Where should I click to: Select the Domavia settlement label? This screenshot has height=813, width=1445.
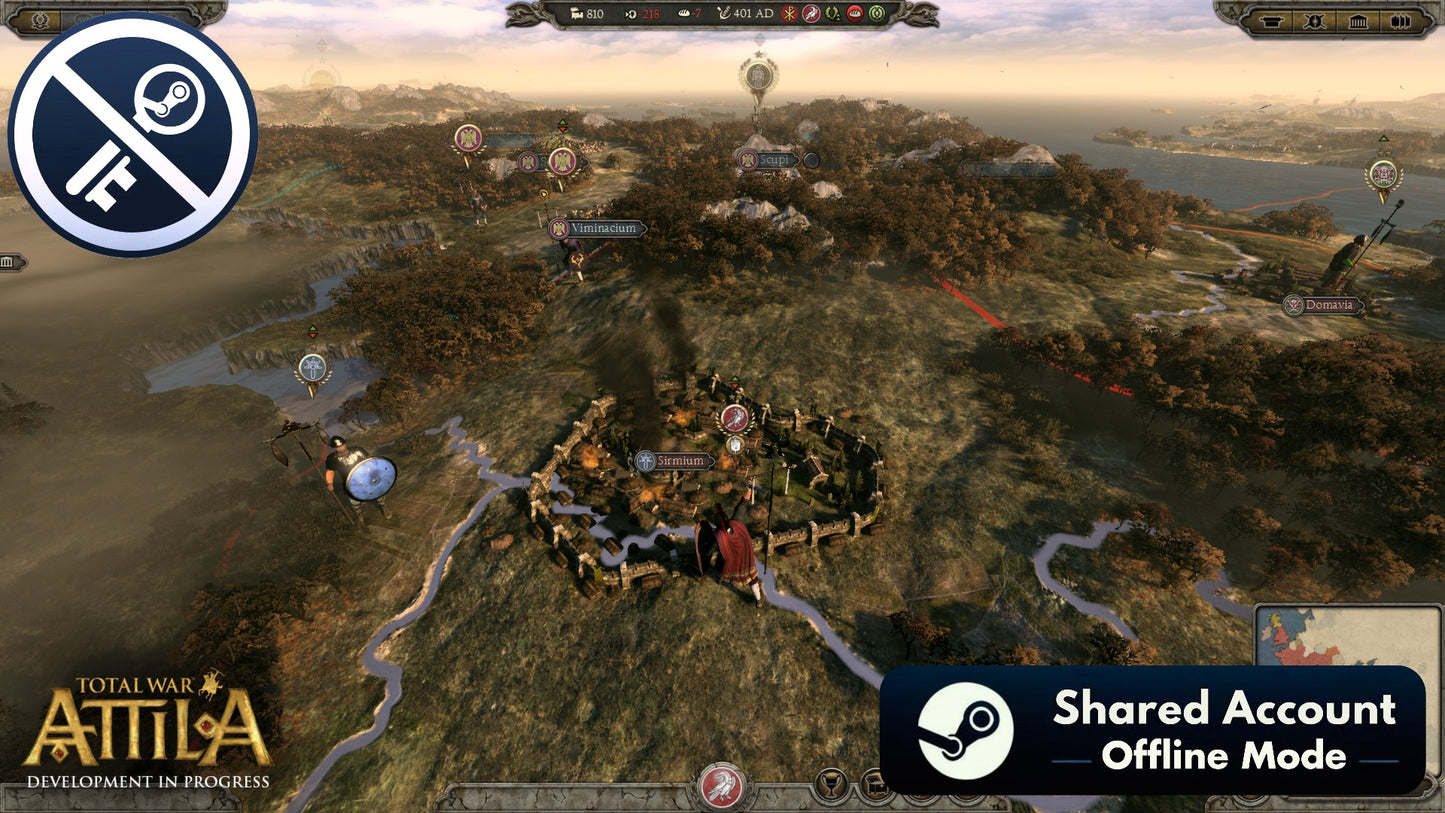(x=1324, y=306)
